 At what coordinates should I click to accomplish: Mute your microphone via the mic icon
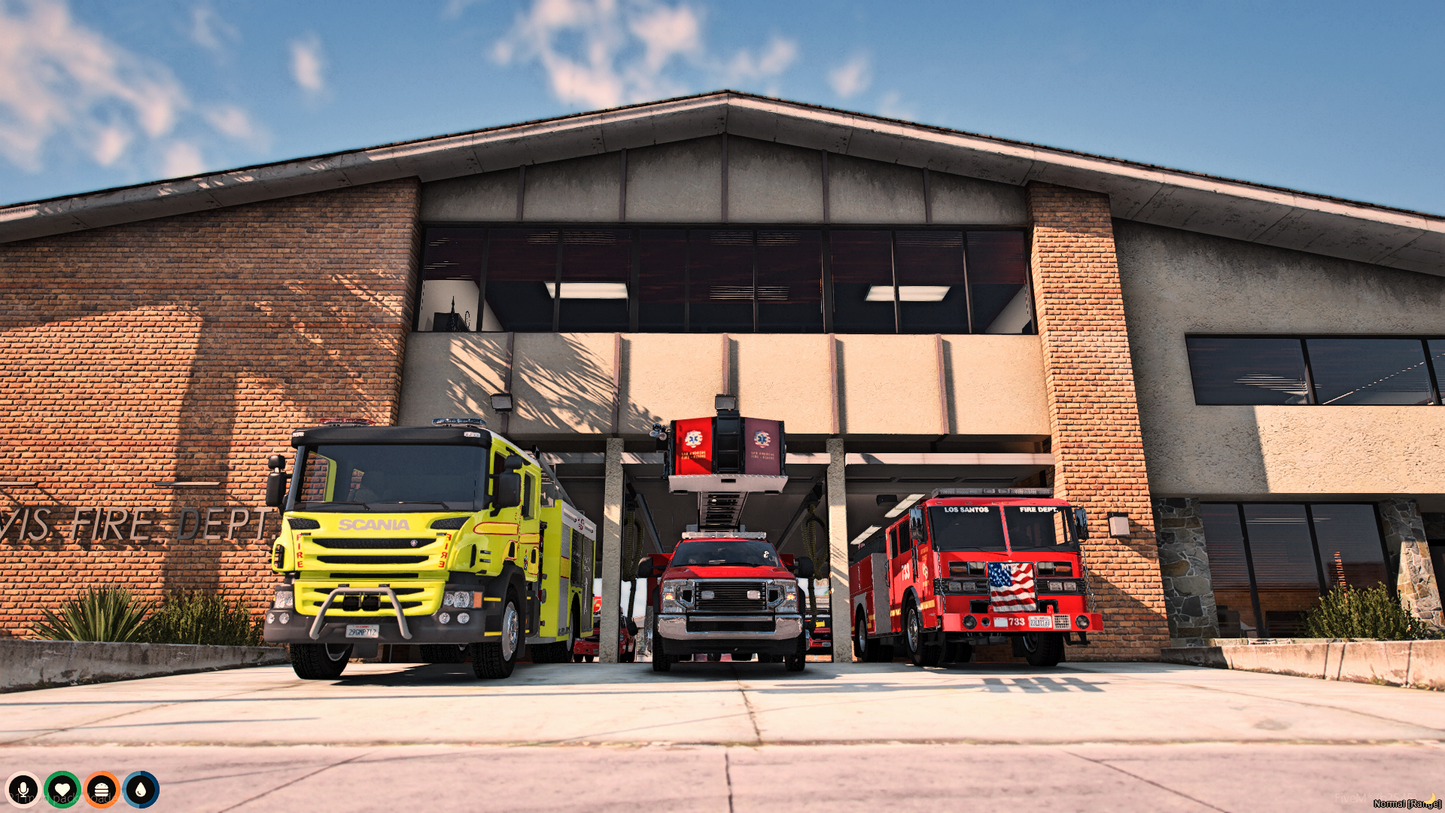pos(22,788)
